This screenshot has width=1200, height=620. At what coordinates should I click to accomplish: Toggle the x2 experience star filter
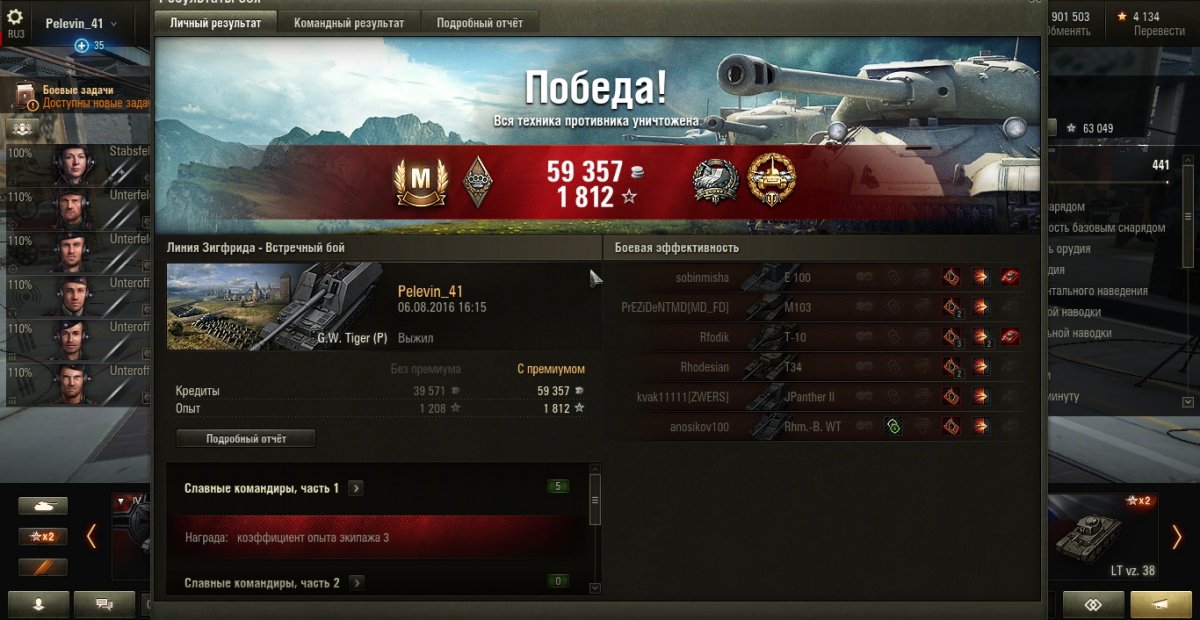point(43,537)
